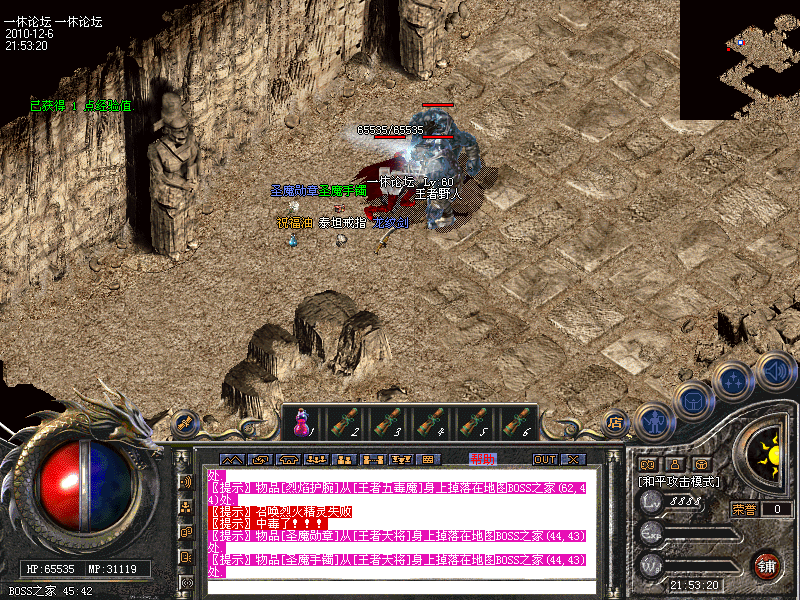Open the skills panel with stars icon
Screen dimensions: 800x600
[734, 381]
